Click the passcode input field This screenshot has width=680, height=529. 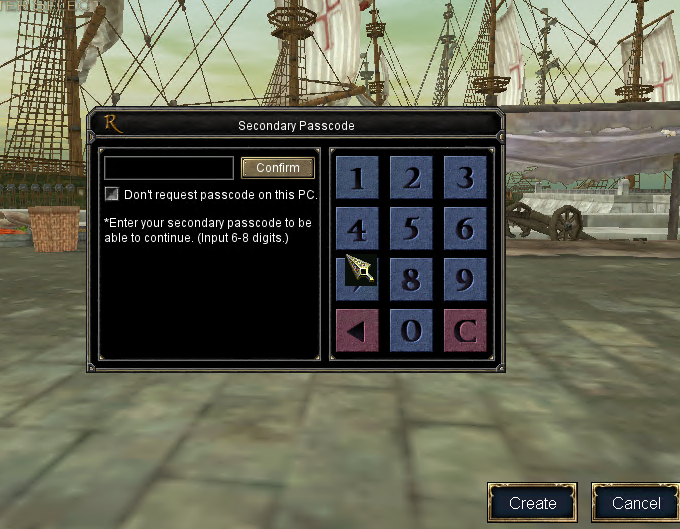(x=168, y=168)
